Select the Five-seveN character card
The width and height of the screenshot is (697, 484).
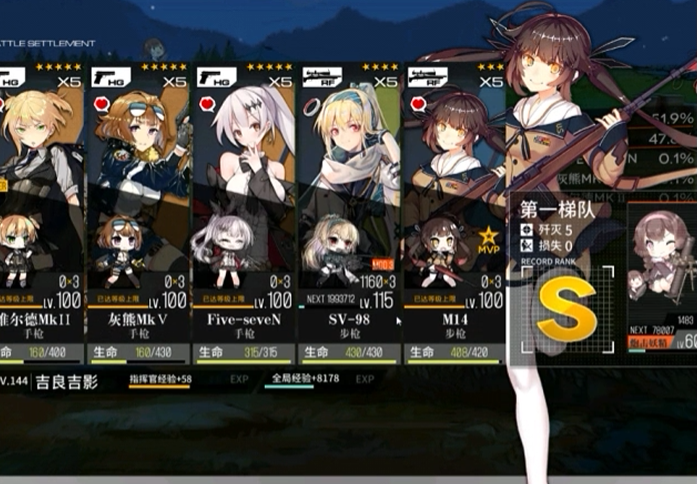click(x=244, y=210)
